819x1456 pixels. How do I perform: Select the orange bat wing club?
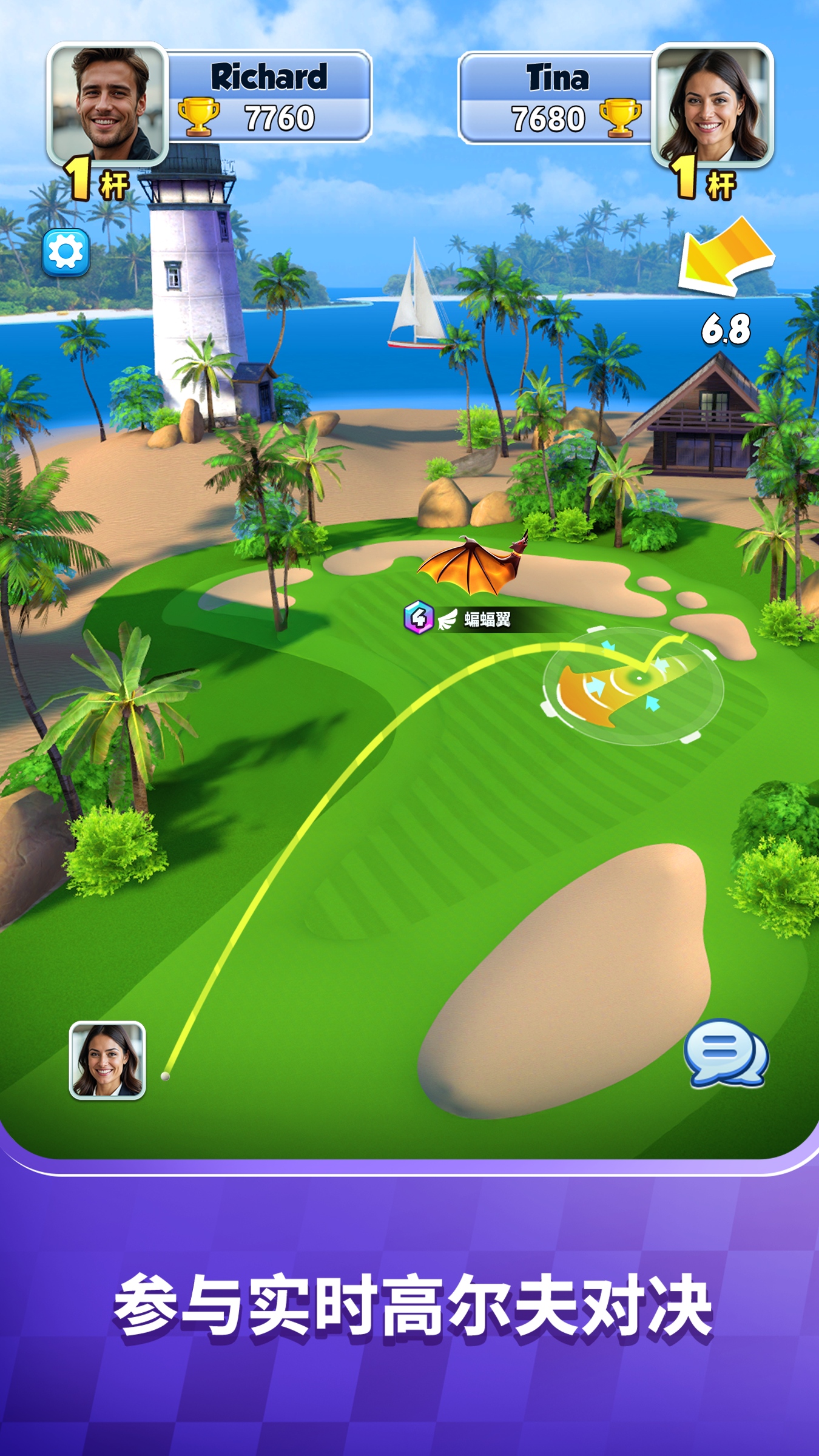click(x=473, y=565)
